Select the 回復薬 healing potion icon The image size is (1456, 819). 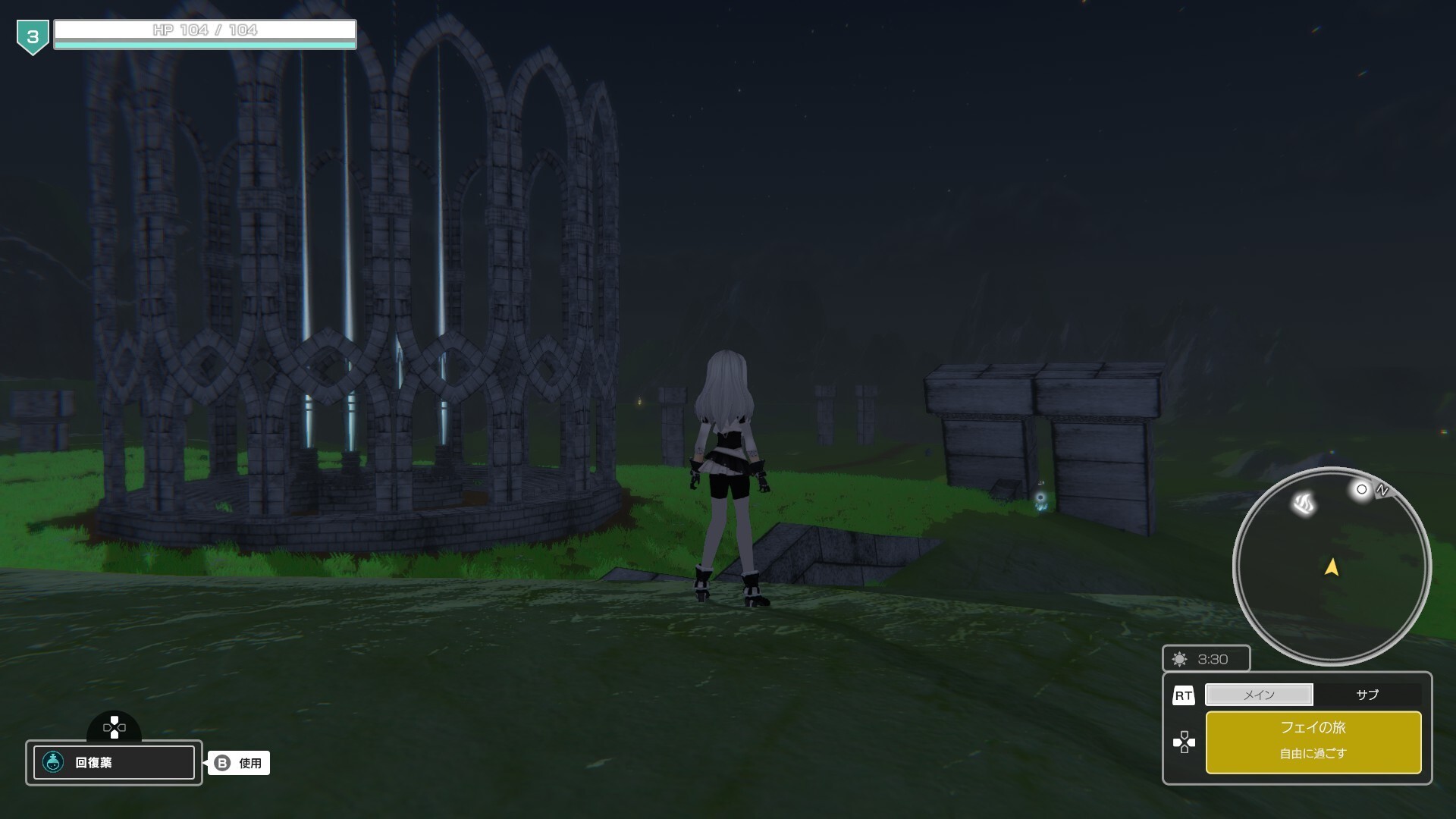pyautogui.click(x=53, y=763)
